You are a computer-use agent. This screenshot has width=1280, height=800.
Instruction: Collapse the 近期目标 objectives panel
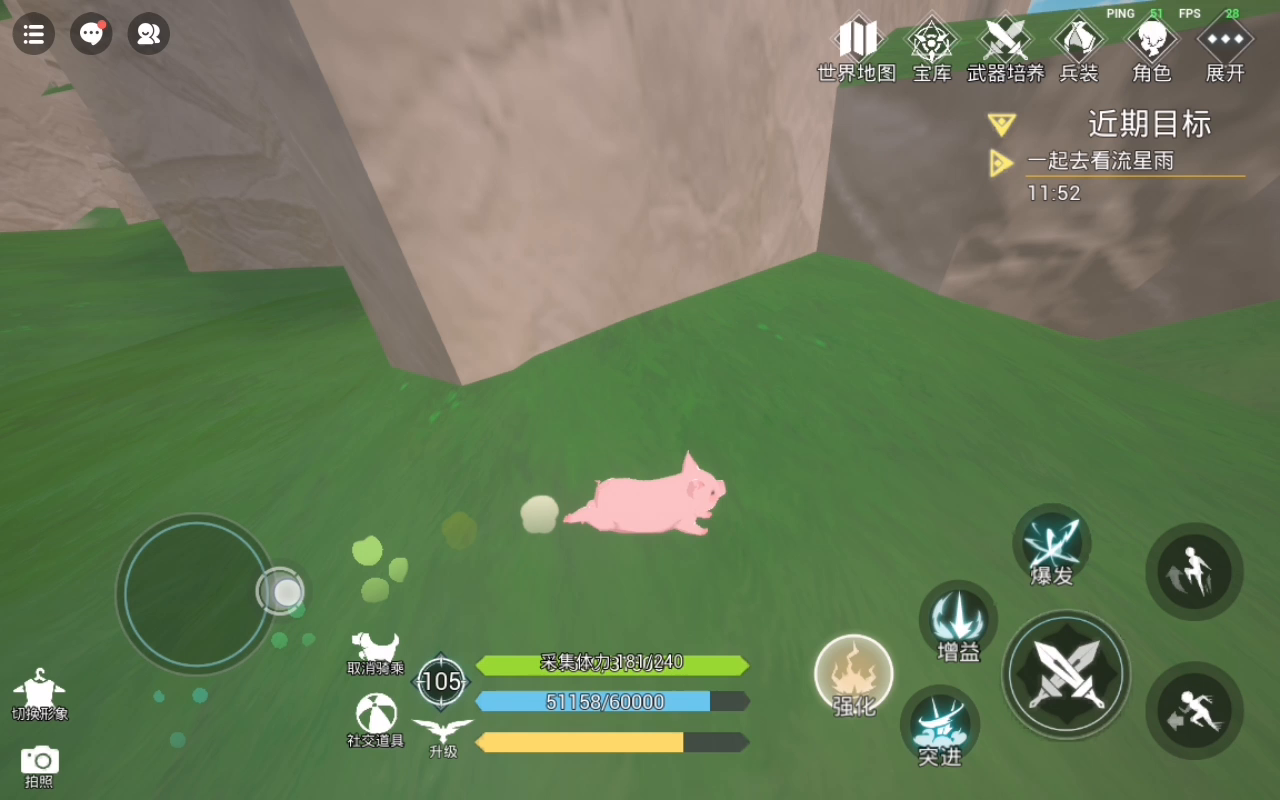1001,124
